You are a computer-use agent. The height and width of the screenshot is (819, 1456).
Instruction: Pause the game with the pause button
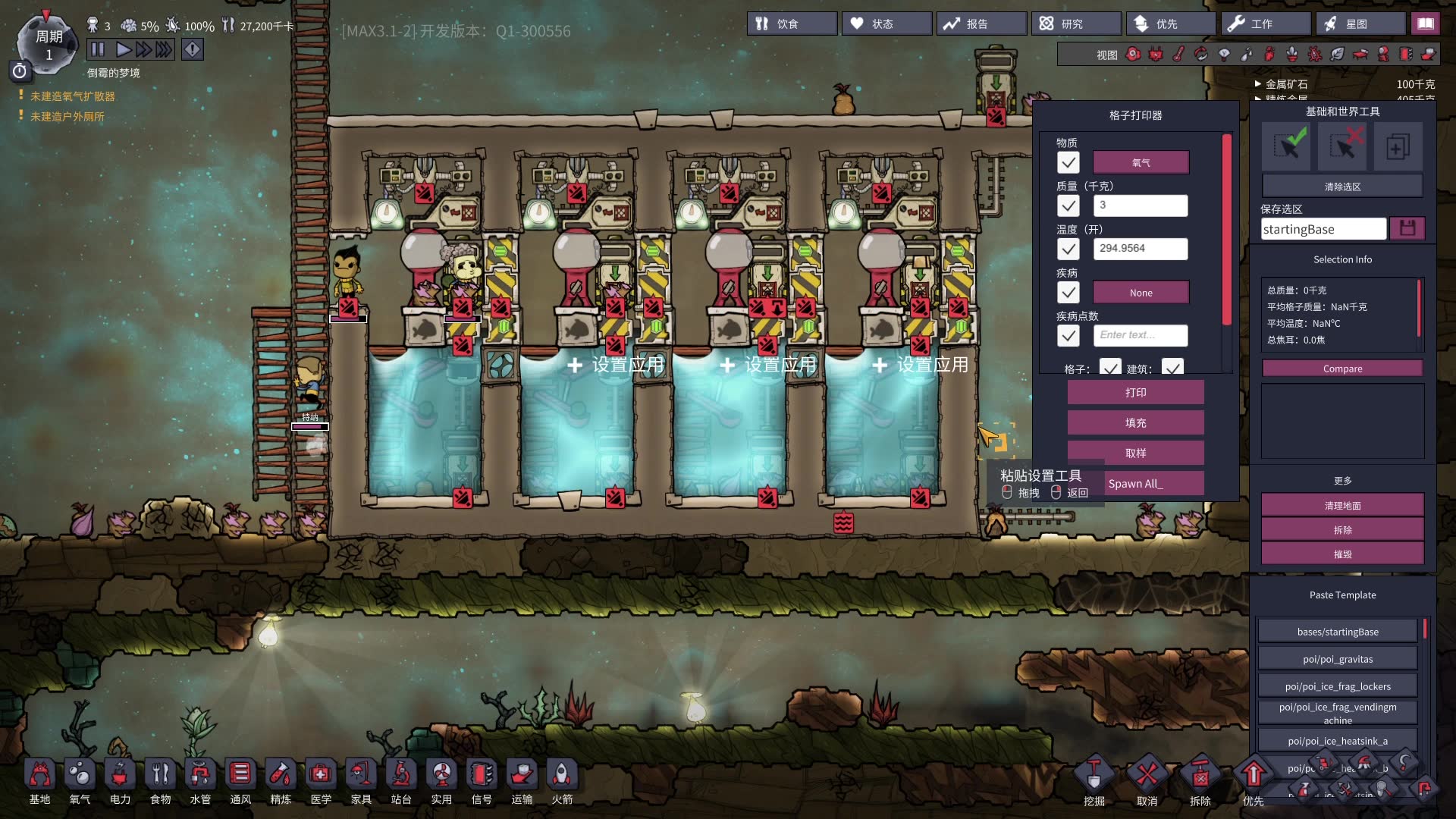pos(98,50)
